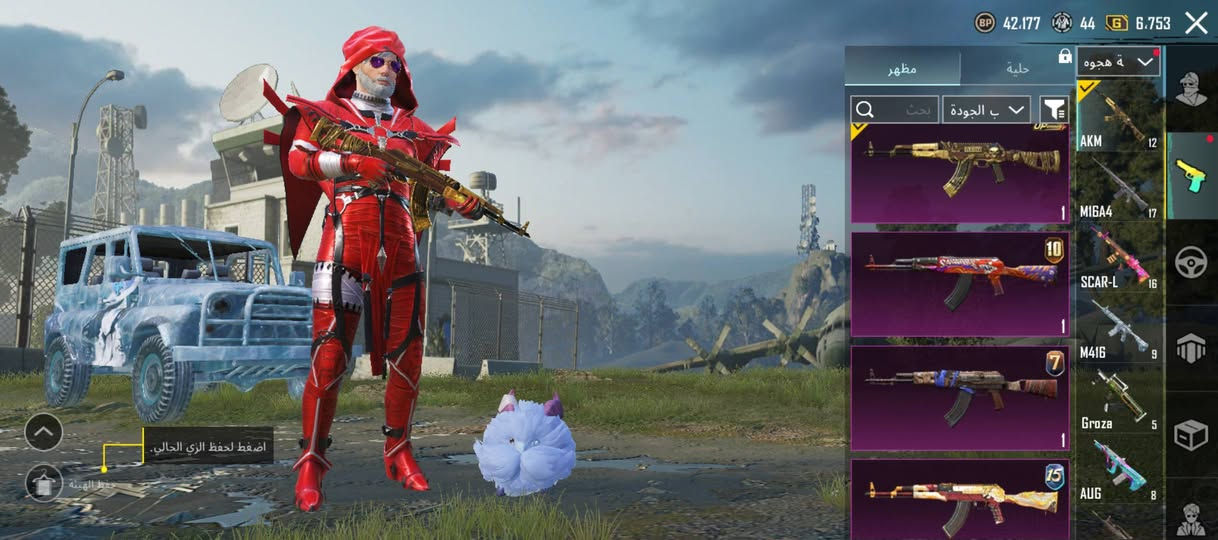Select SCAR-L in the weapon list
Screen dimensions: 1218x540
[x=1119, y=258]
